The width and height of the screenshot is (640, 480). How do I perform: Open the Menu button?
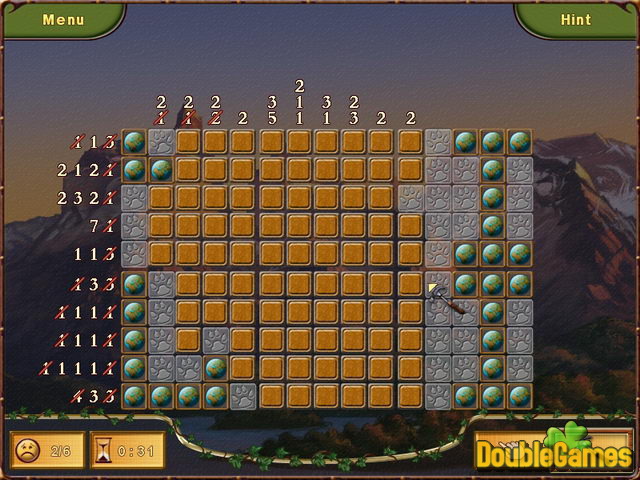pyautogui.click(x=64, y=19)
